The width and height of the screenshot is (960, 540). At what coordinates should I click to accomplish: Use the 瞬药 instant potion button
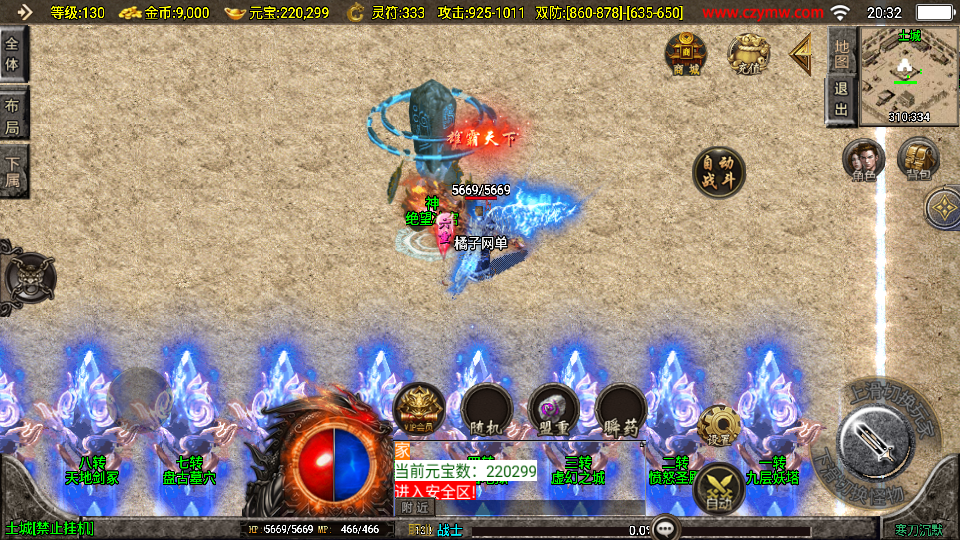621,410
